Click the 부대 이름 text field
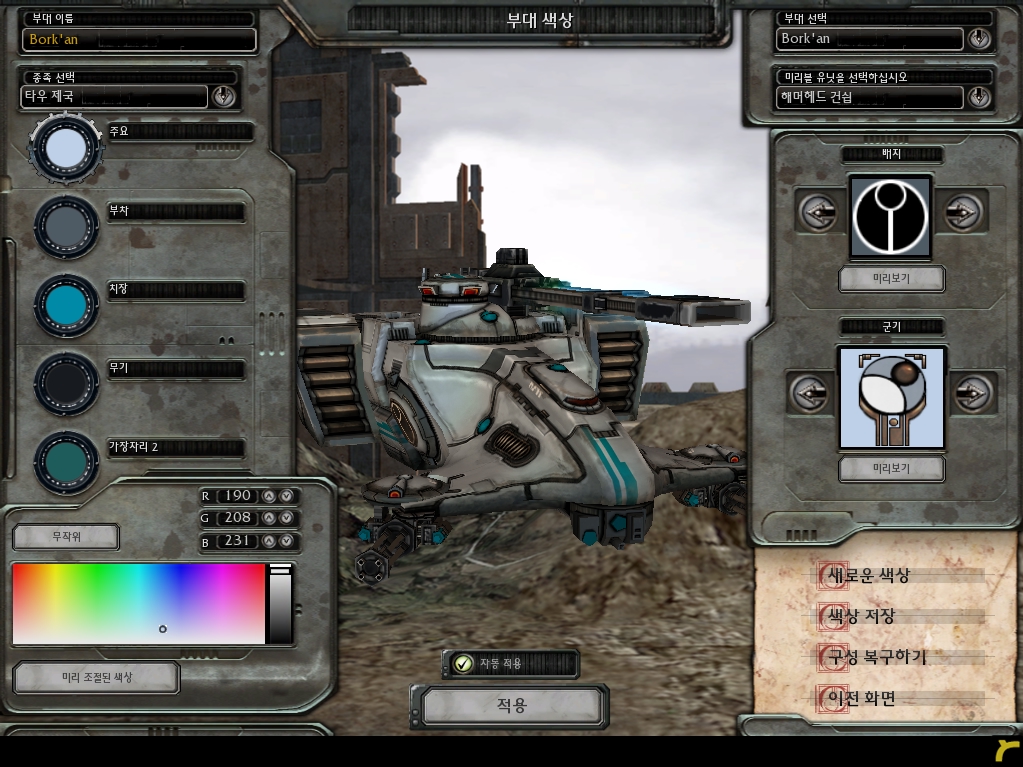1023x767 pixels. (x=139, y=40)
